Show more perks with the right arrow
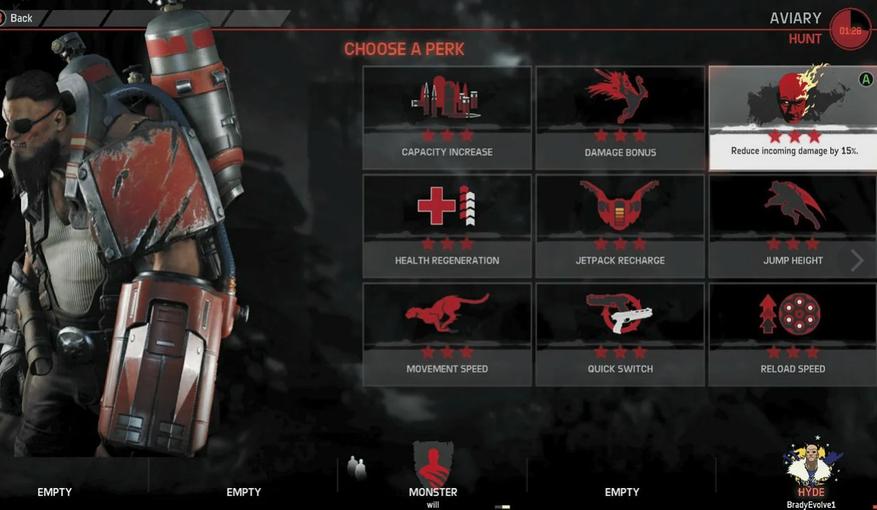 click(857, 261)
